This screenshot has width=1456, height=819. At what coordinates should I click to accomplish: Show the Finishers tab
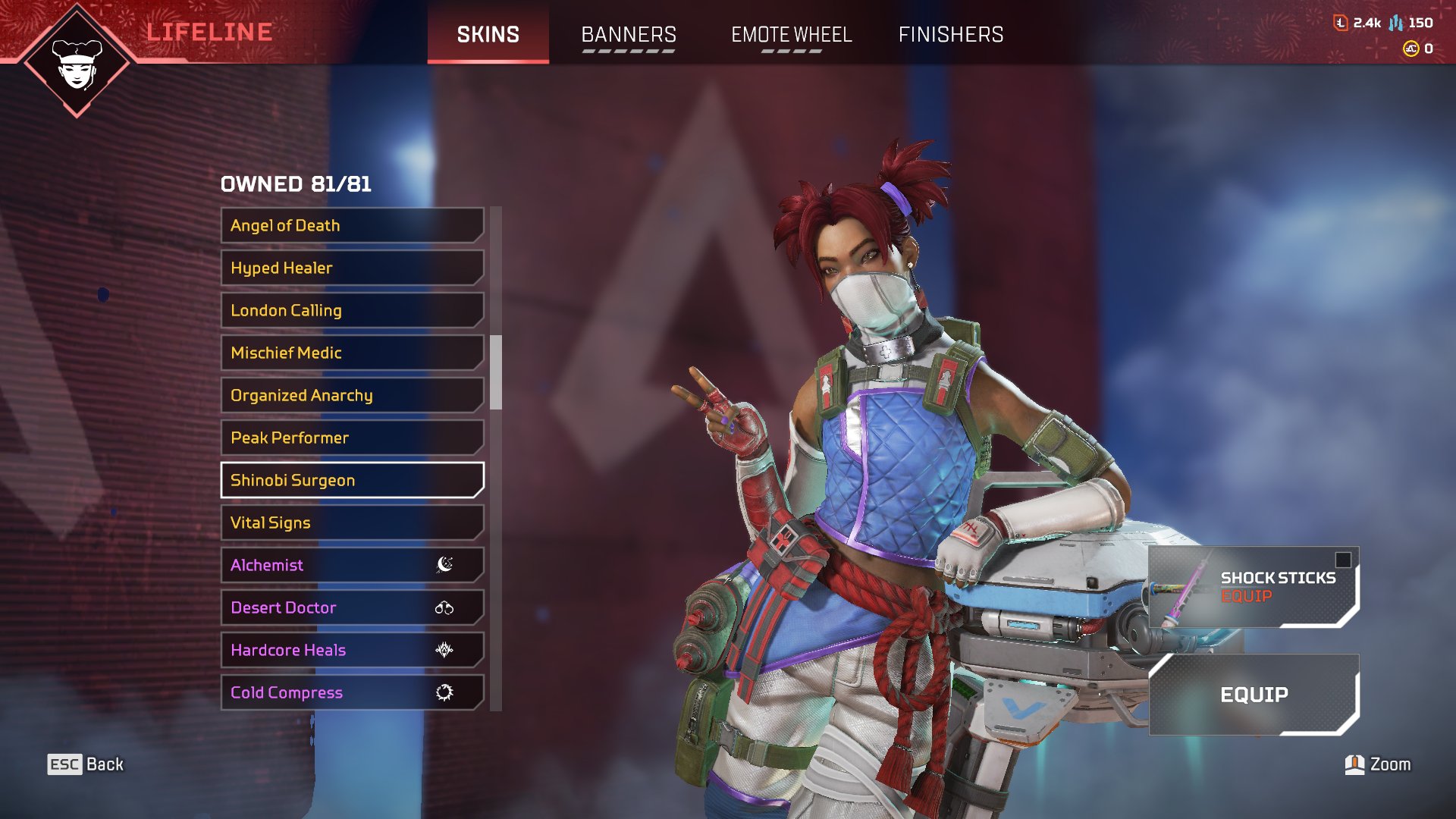pos(951,35)
